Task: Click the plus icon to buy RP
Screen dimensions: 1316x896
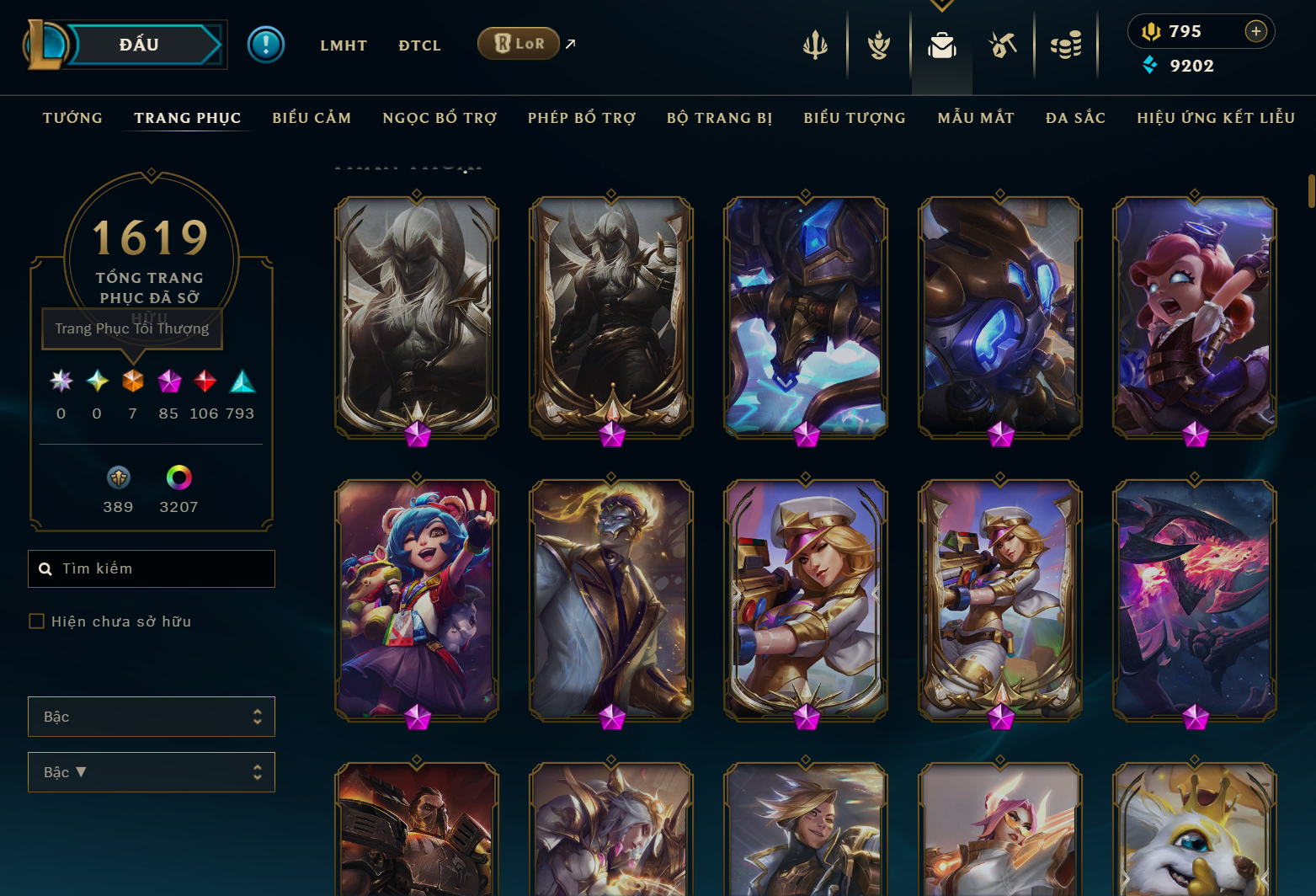Action: (x=1256, y=31)
